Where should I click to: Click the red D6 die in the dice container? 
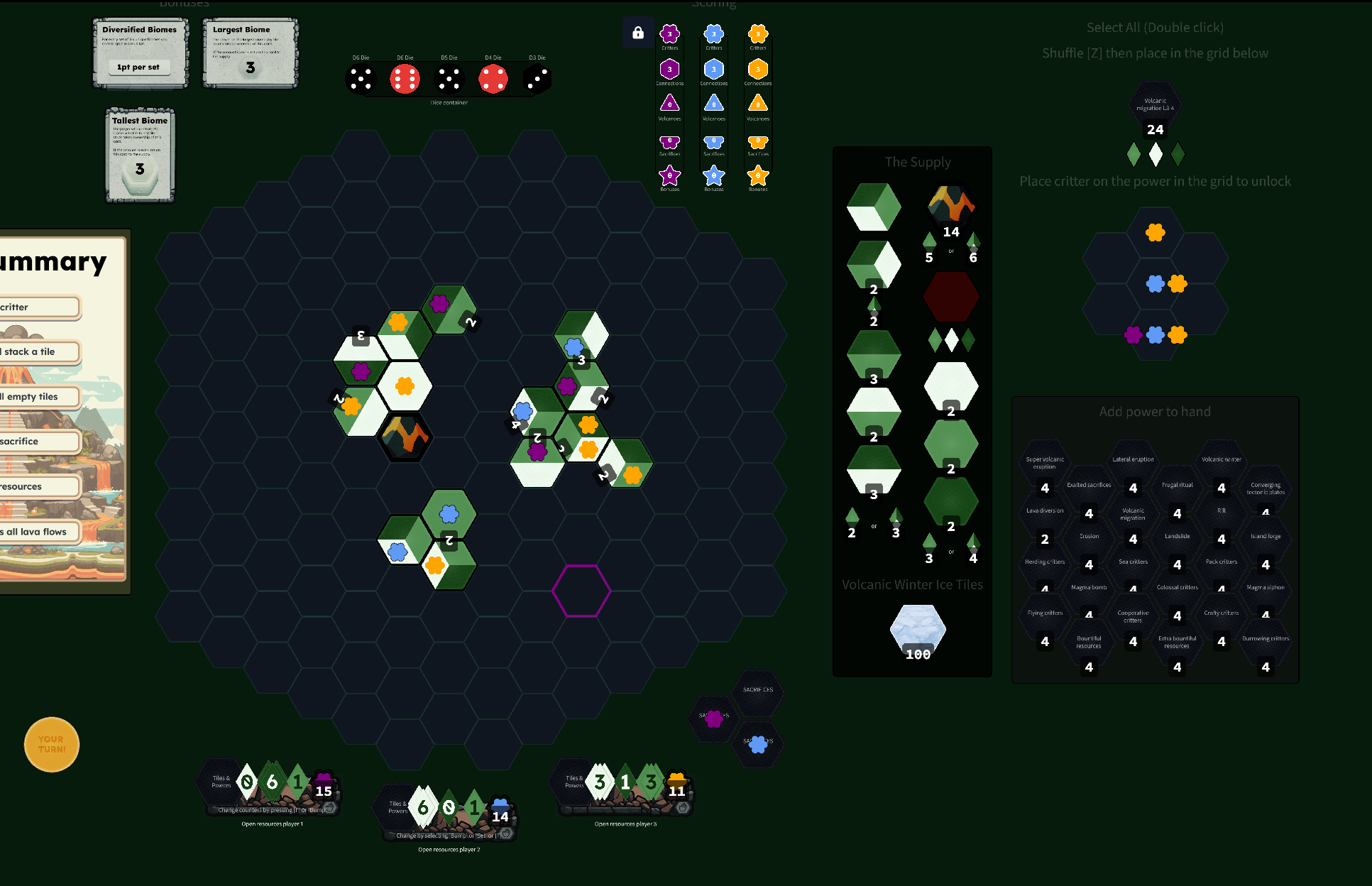pyautogui.click(x=404, y=78)
